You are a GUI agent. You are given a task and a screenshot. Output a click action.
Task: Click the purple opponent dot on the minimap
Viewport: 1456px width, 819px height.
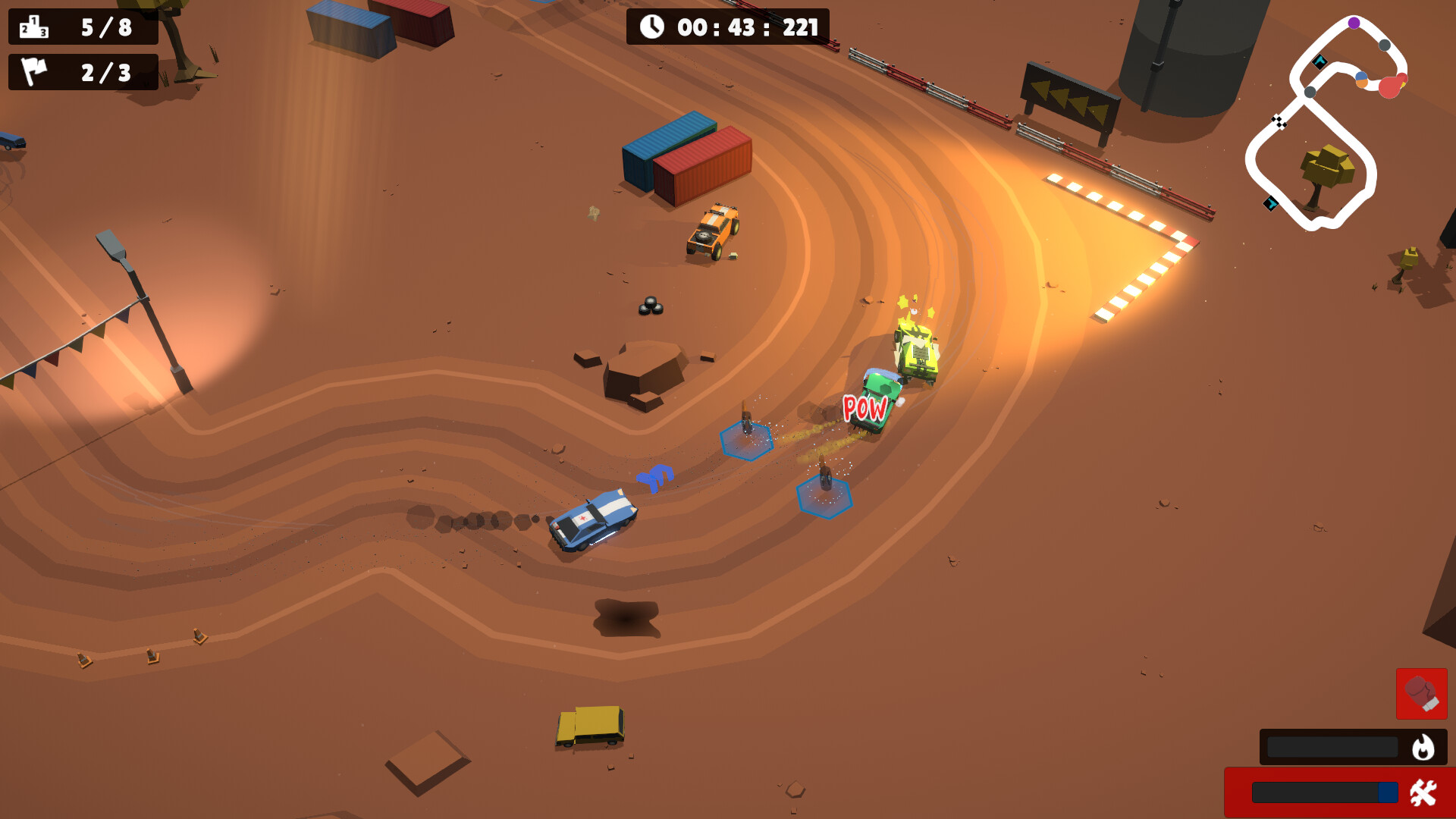(1354, 23)
